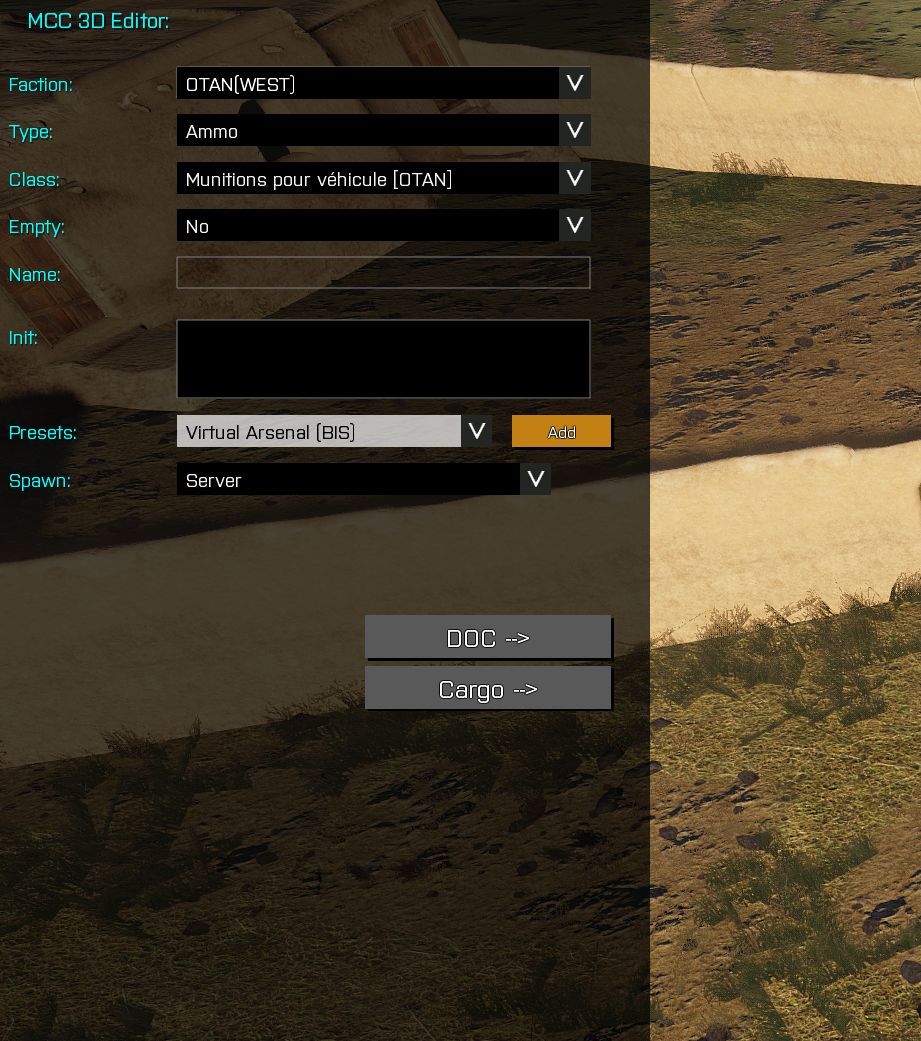Open the Class dropdown for vehicle ammunition
This screenshot has width=921, height=1041.
(x=383, y=179)
